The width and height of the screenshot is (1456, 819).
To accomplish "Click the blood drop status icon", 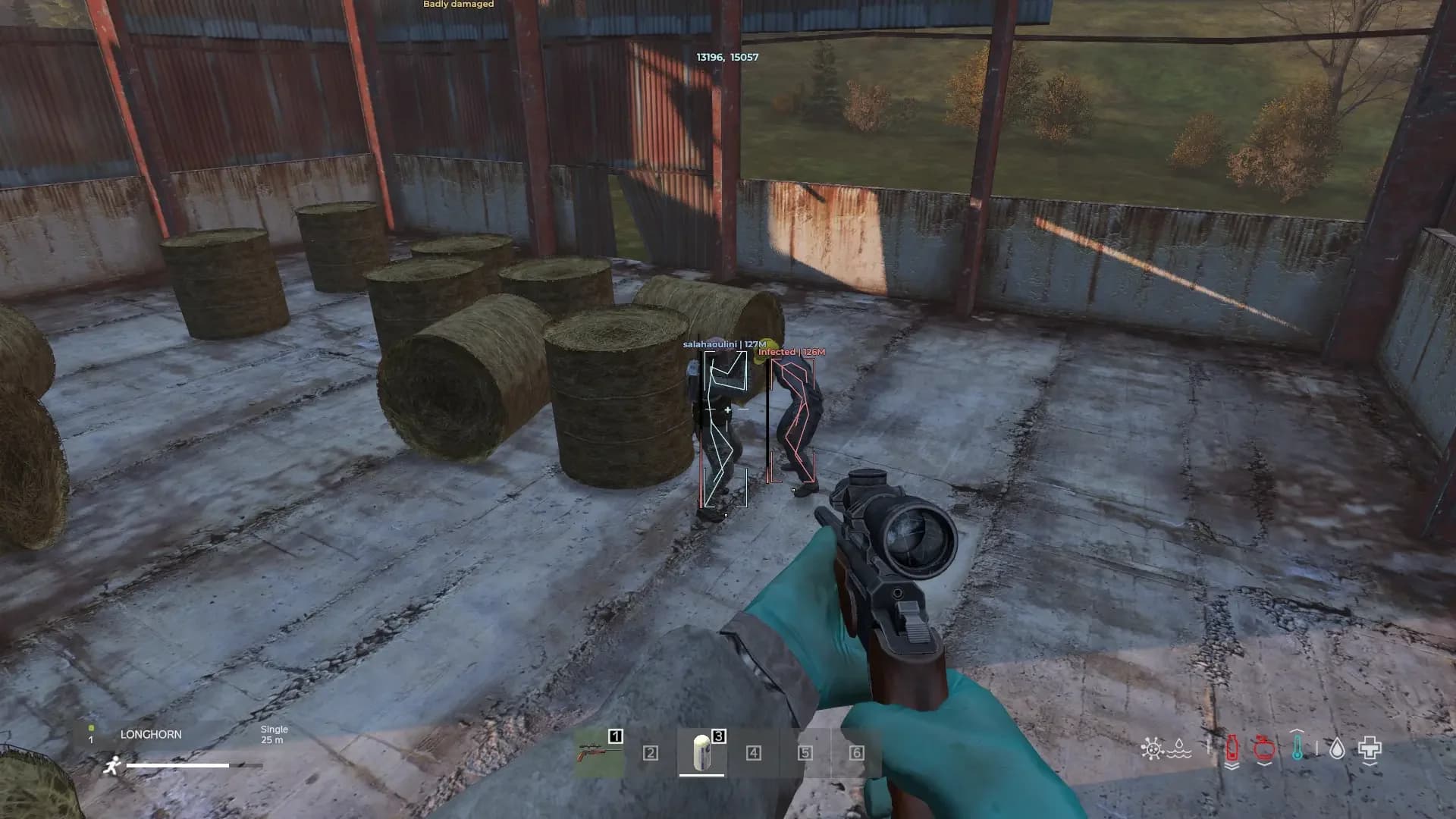I will (x=1337, y=749).
